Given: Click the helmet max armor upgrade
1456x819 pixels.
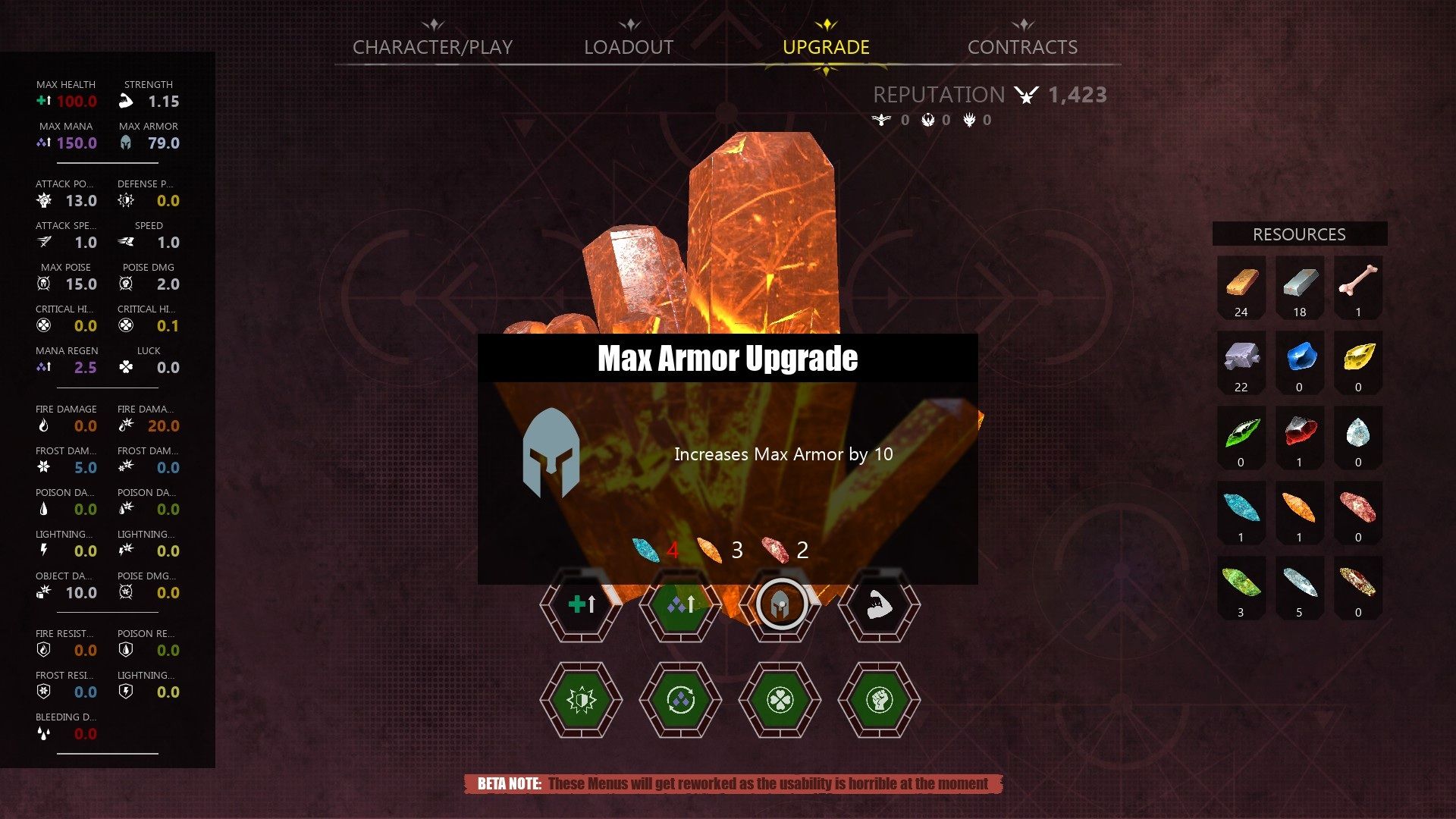Looking at the screenshot, I should 780,605.
